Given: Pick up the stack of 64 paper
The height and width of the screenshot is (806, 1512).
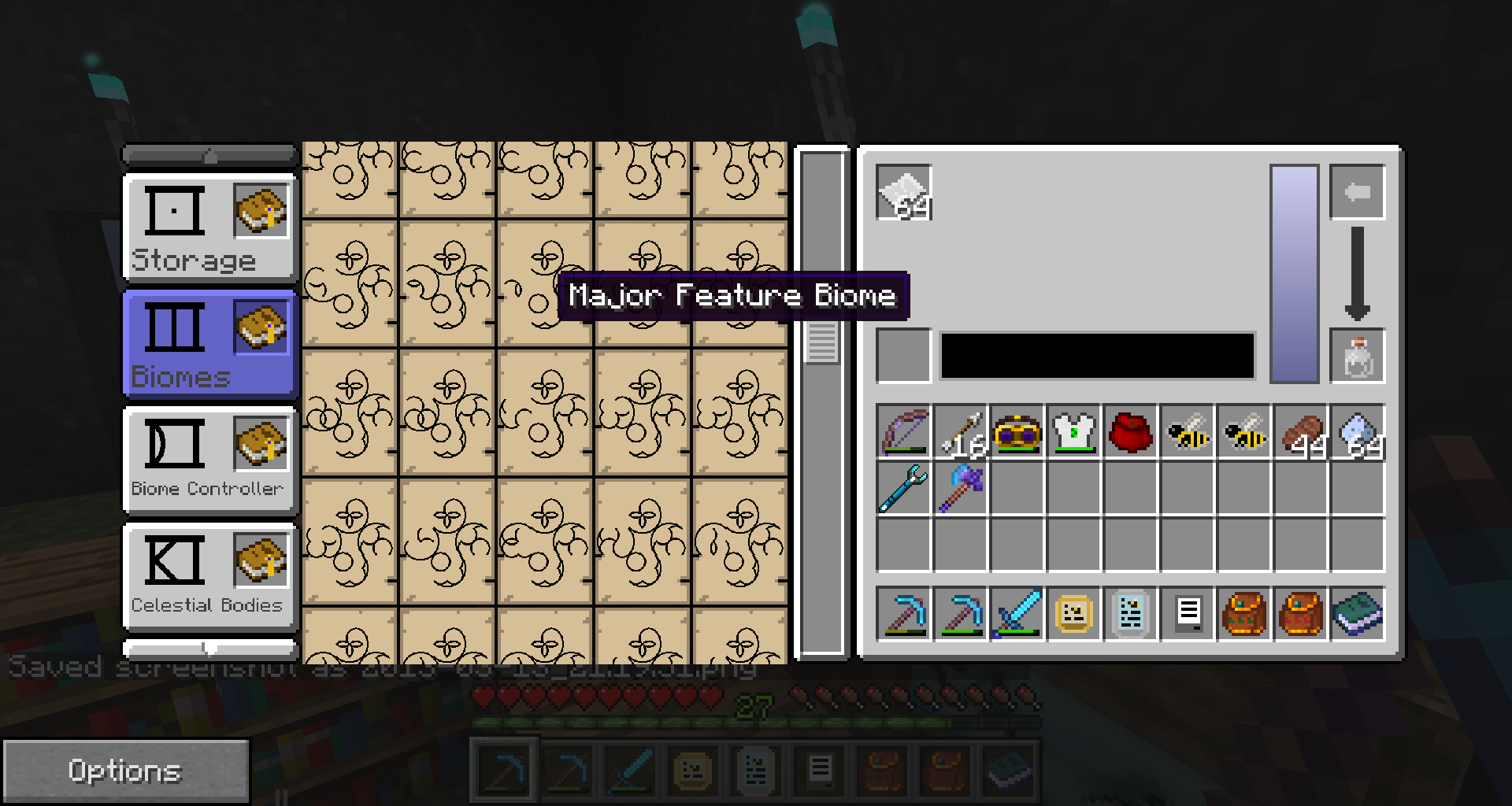Looking at the screenshot, I should coord(904,193).
